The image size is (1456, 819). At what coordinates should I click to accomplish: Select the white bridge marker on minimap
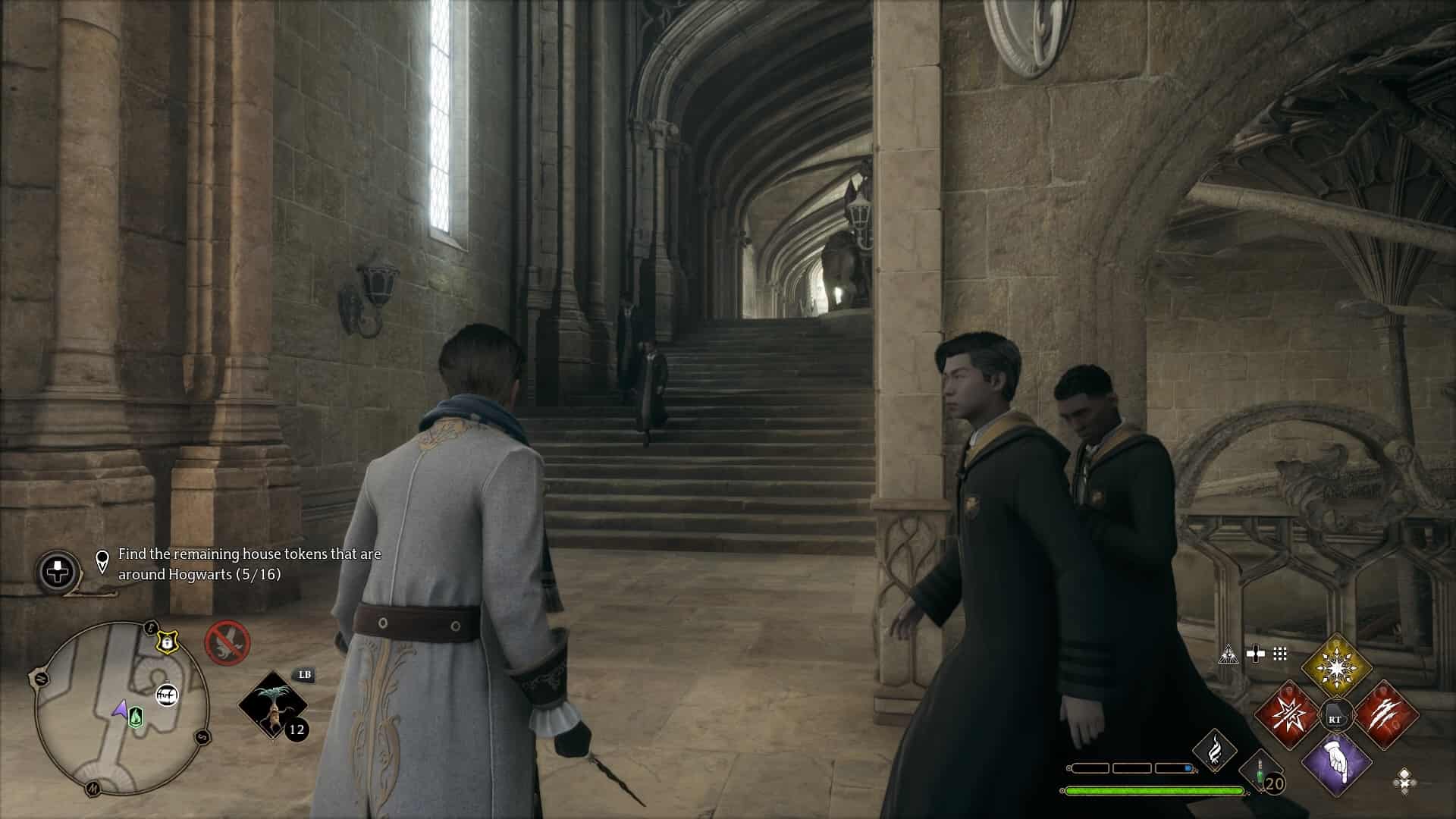click(x=167, y=695)
